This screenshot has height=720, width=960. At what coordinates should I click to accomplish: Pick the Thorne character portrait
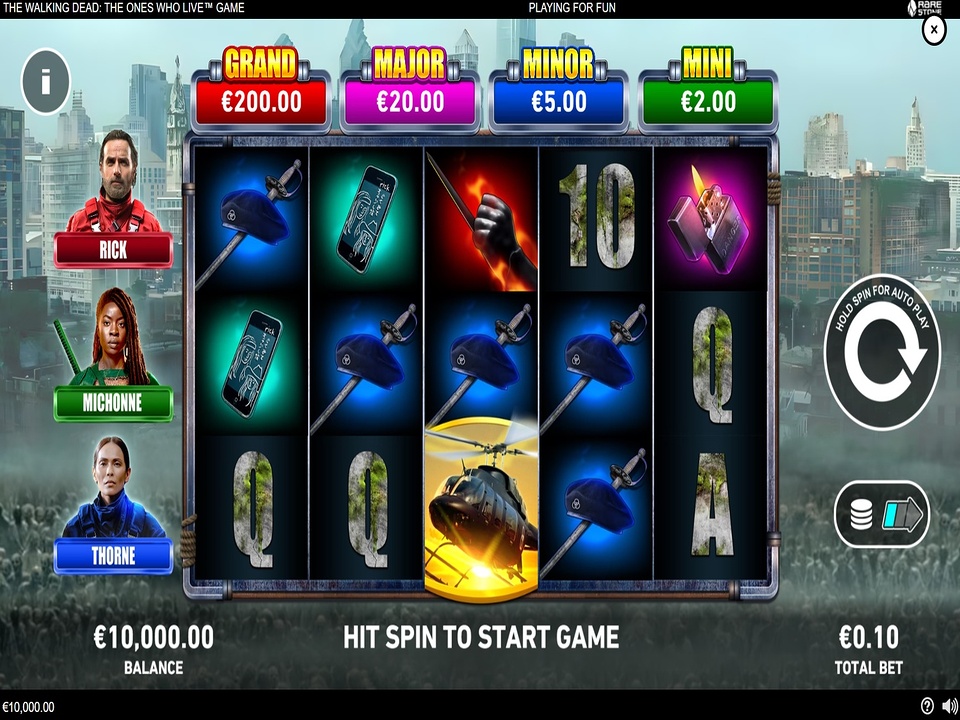[113, 505]
